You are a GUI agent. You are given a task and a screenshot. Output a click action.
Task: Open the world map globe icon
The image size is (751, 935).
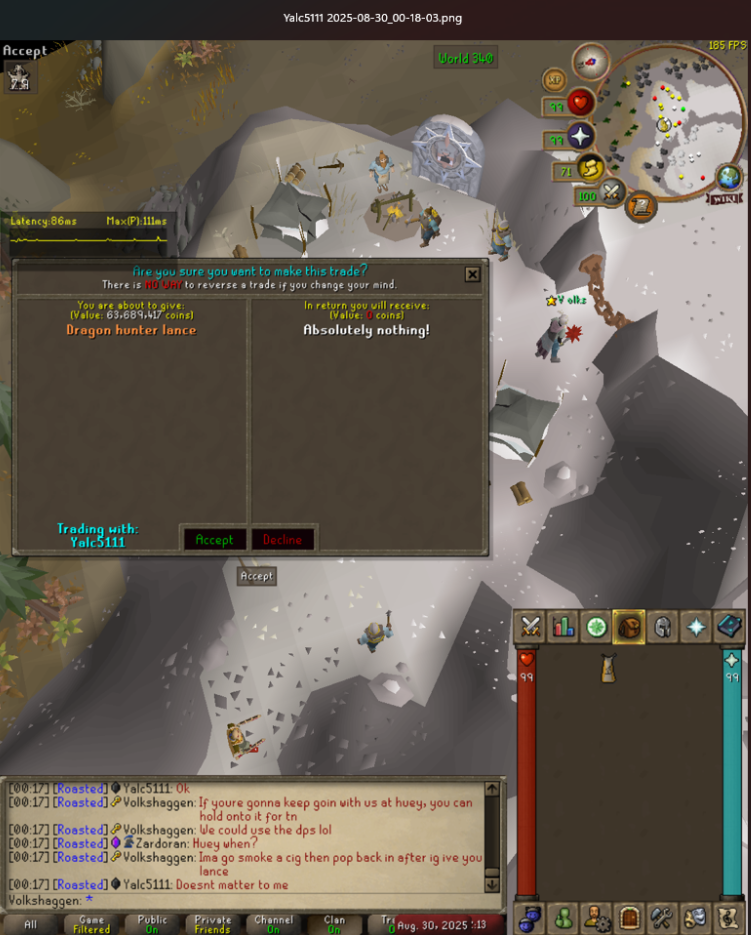click(730, 179)
